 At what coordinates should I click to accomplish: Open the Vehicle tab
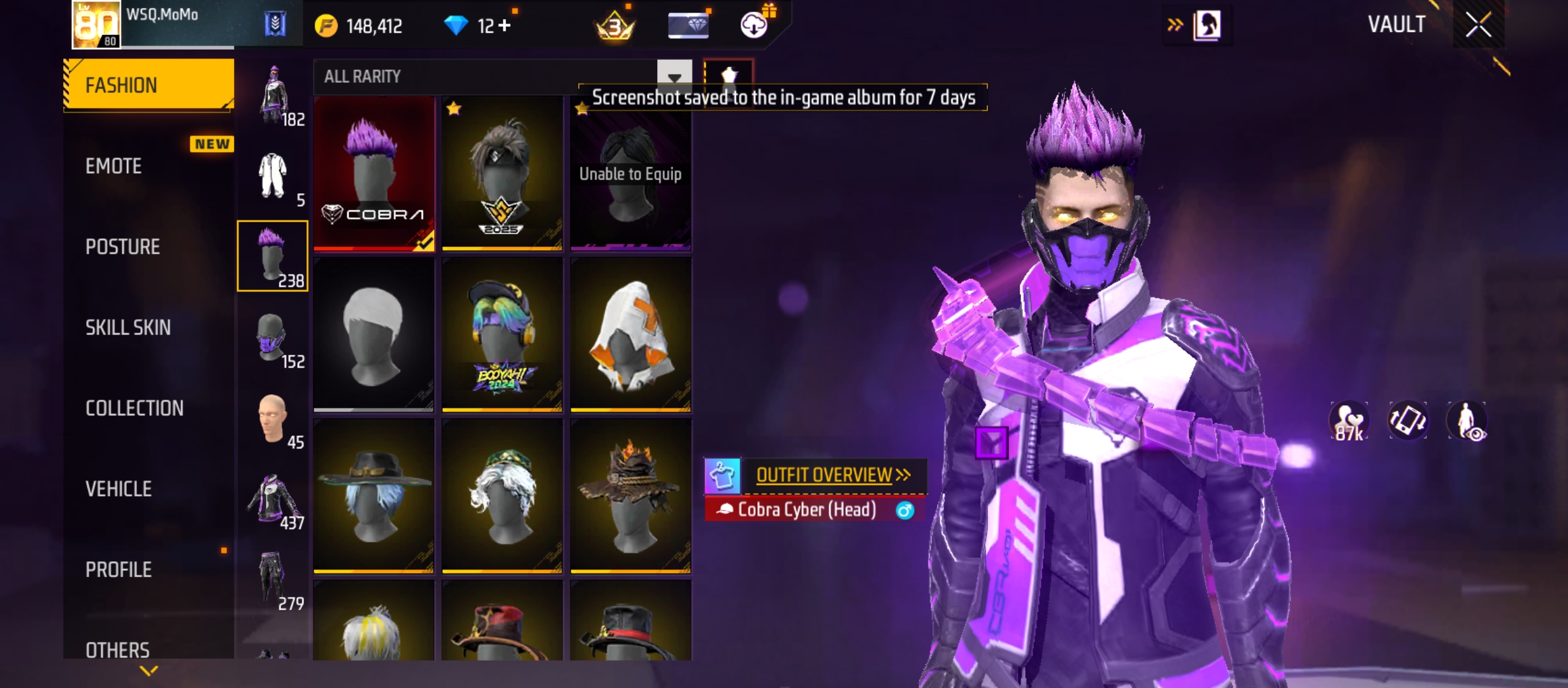click(x=119, y=489)
